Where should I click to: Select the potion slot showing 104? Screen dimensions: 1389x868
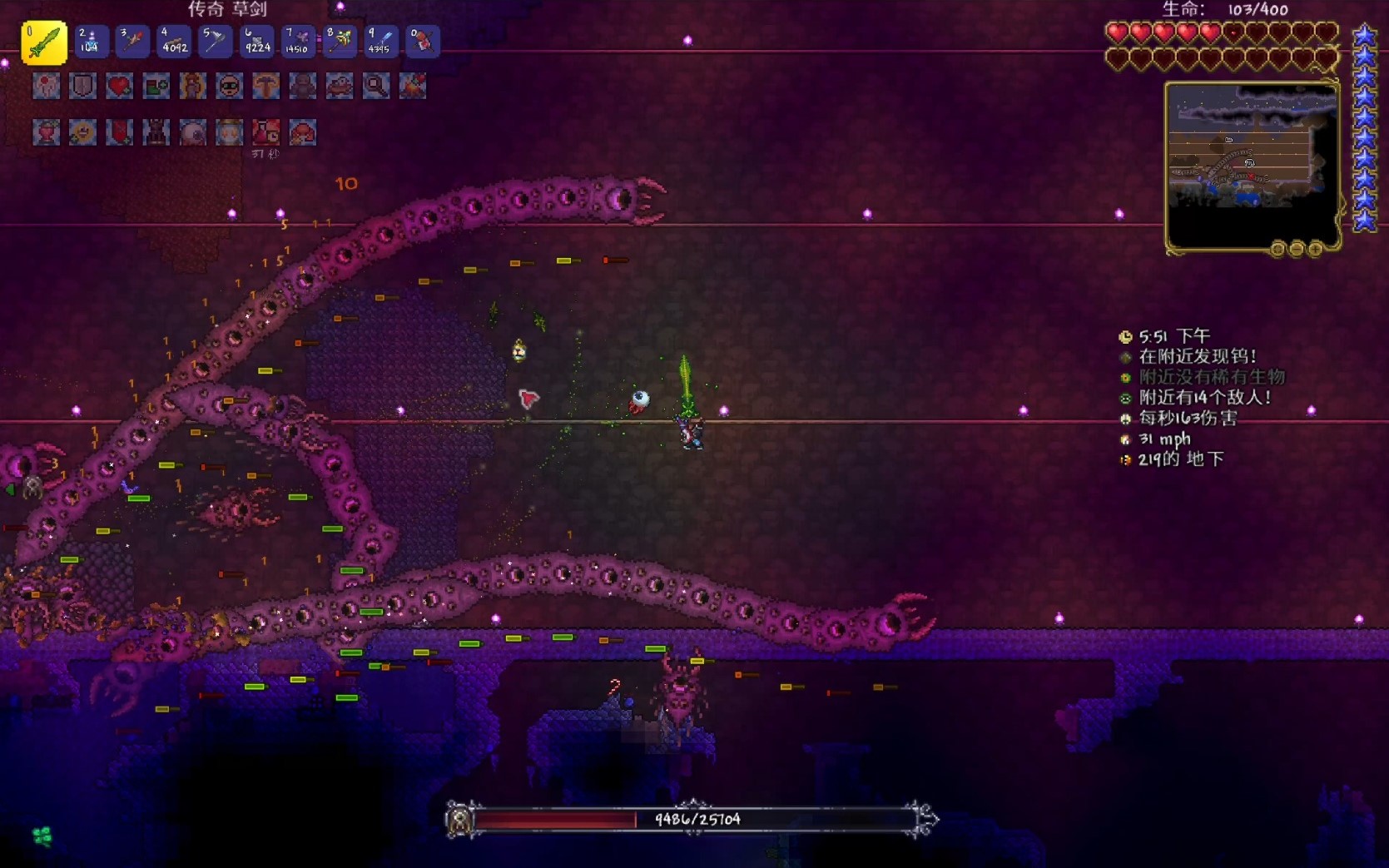pyautogui.click(x=90, y=42)
